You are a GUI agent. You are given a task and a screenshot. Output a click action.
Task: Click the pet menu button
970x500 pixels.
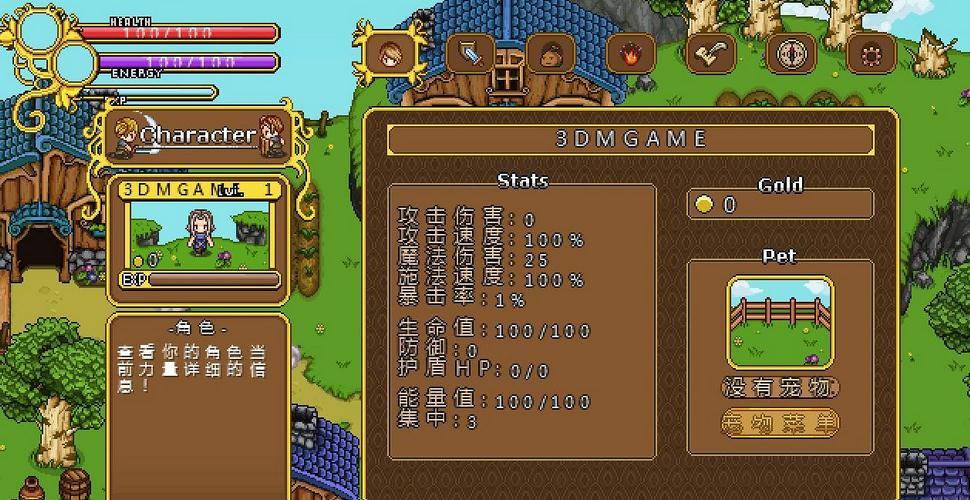click(780, 423)
